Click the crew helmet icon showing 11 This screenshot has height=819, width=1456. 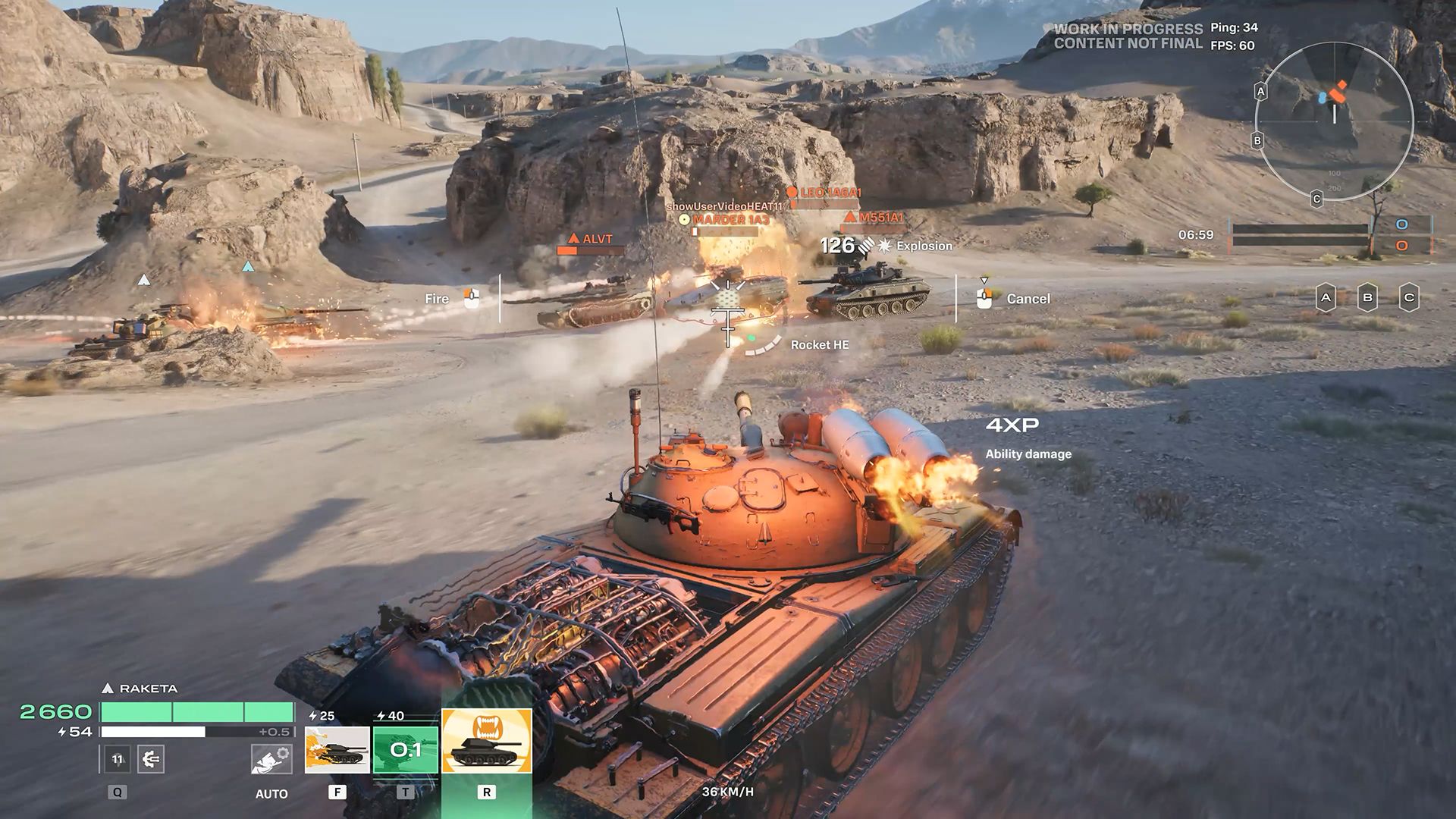pyautogui.click(x=117, y=758)
